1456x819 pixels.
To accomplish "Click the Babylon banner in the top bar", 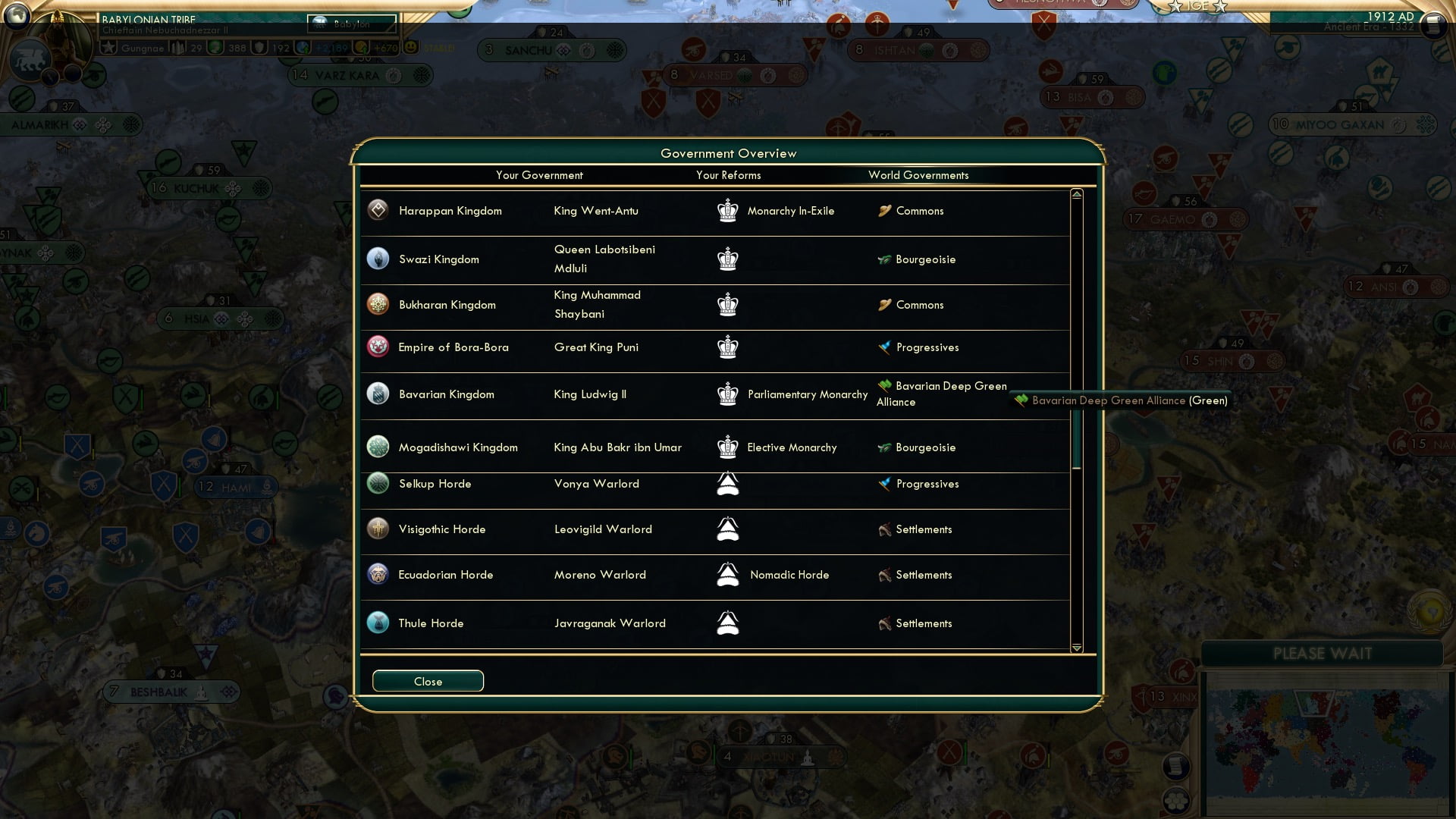I will [350, 24].
